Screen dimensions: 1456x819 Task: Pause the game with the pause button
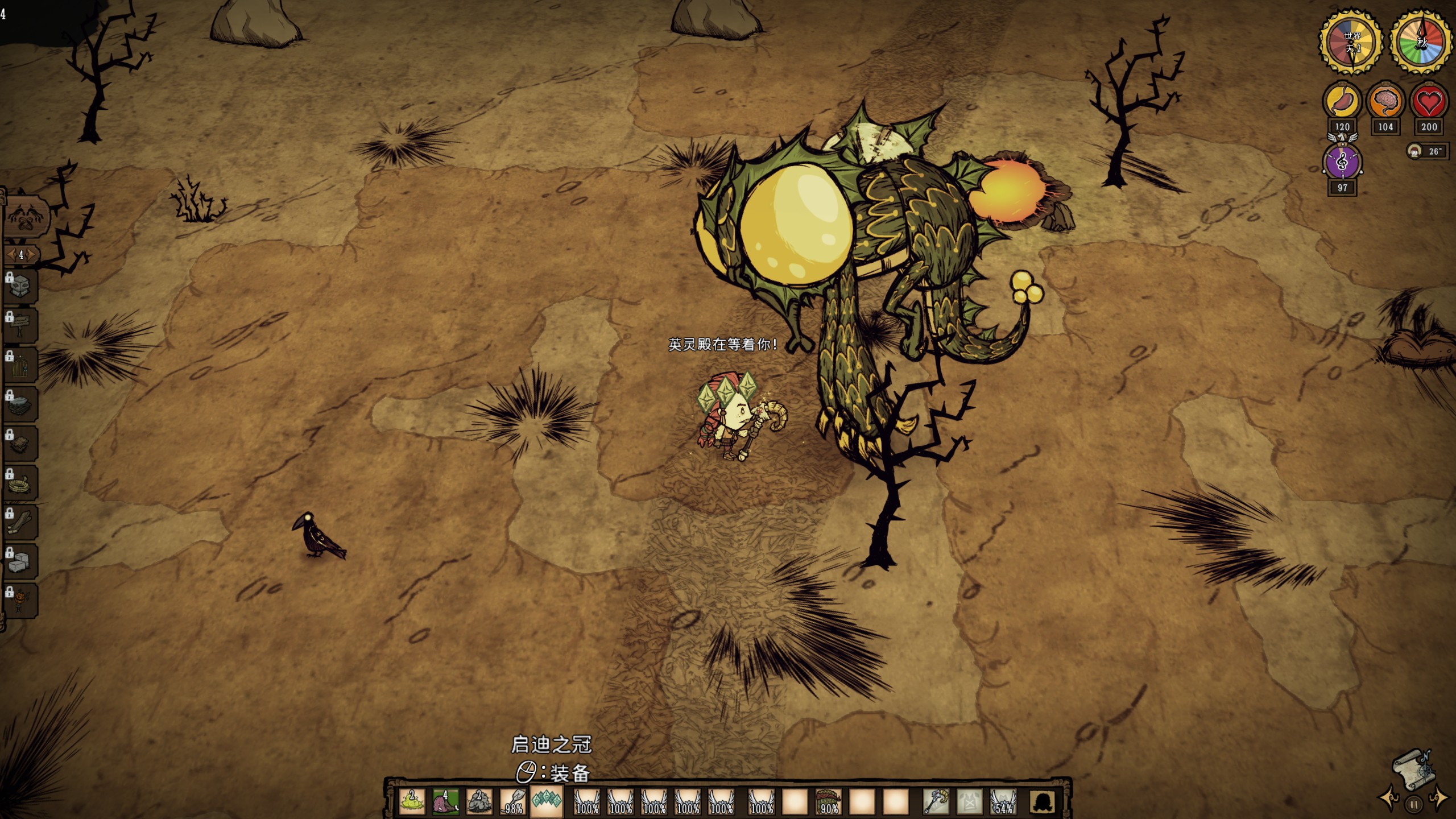point(1413,804)
